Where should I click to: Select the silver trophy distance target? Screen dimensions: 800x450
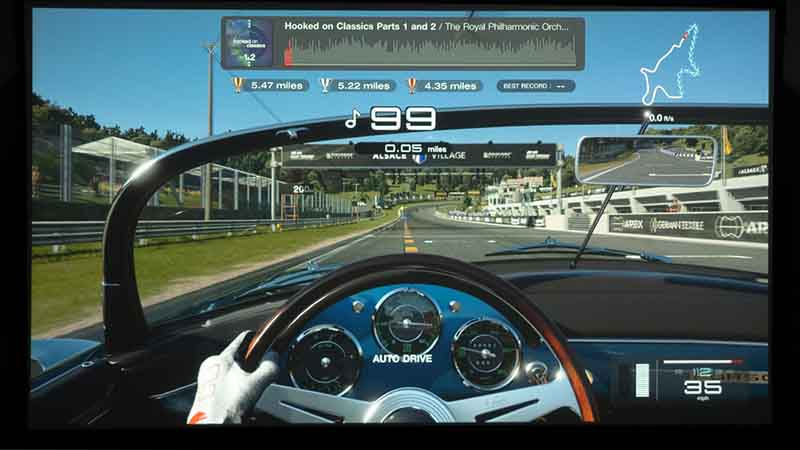[x=354, y=86]
